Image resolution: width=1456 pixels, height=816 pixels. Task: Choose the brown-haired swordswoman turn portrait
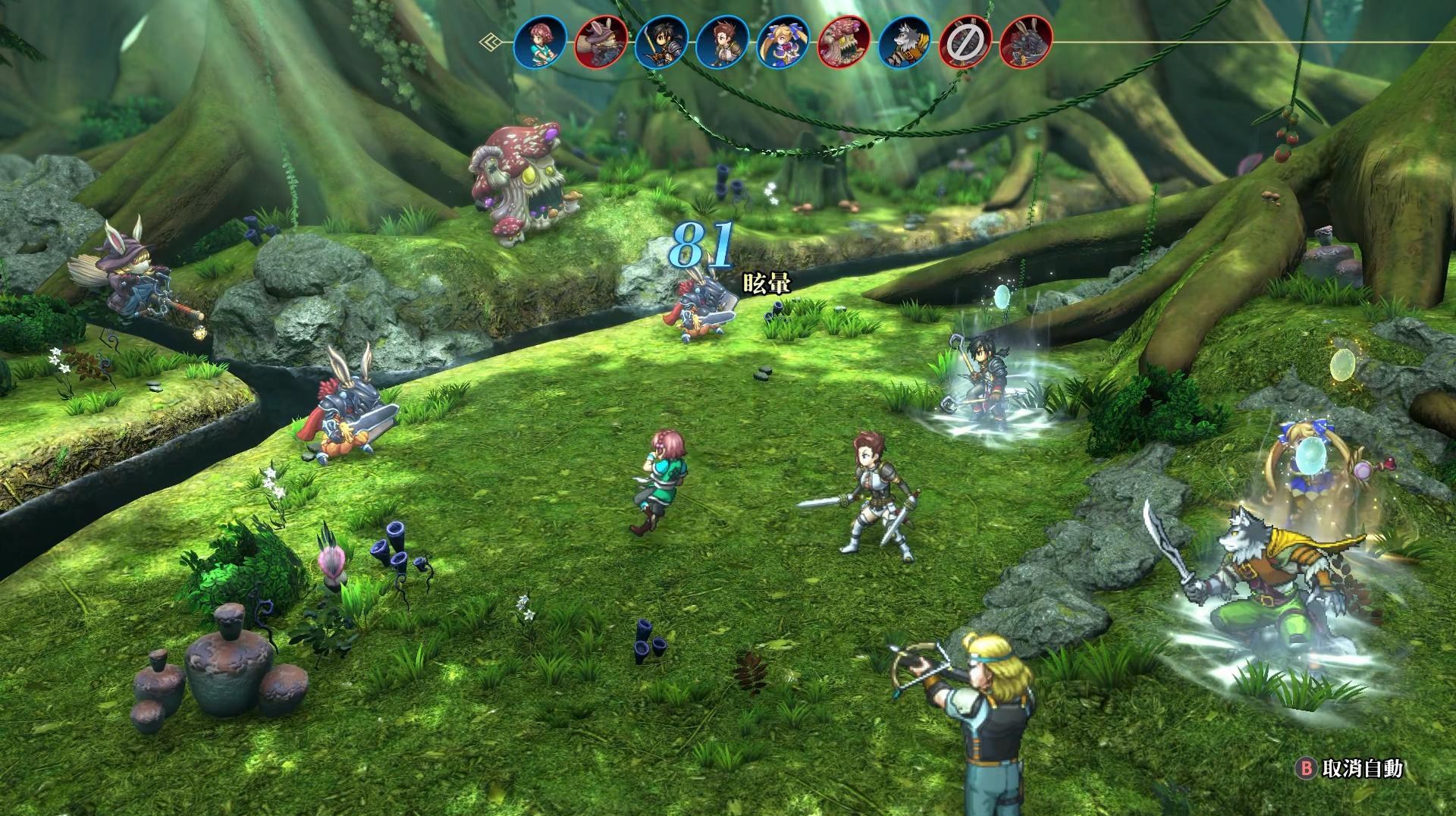[723, 42]
